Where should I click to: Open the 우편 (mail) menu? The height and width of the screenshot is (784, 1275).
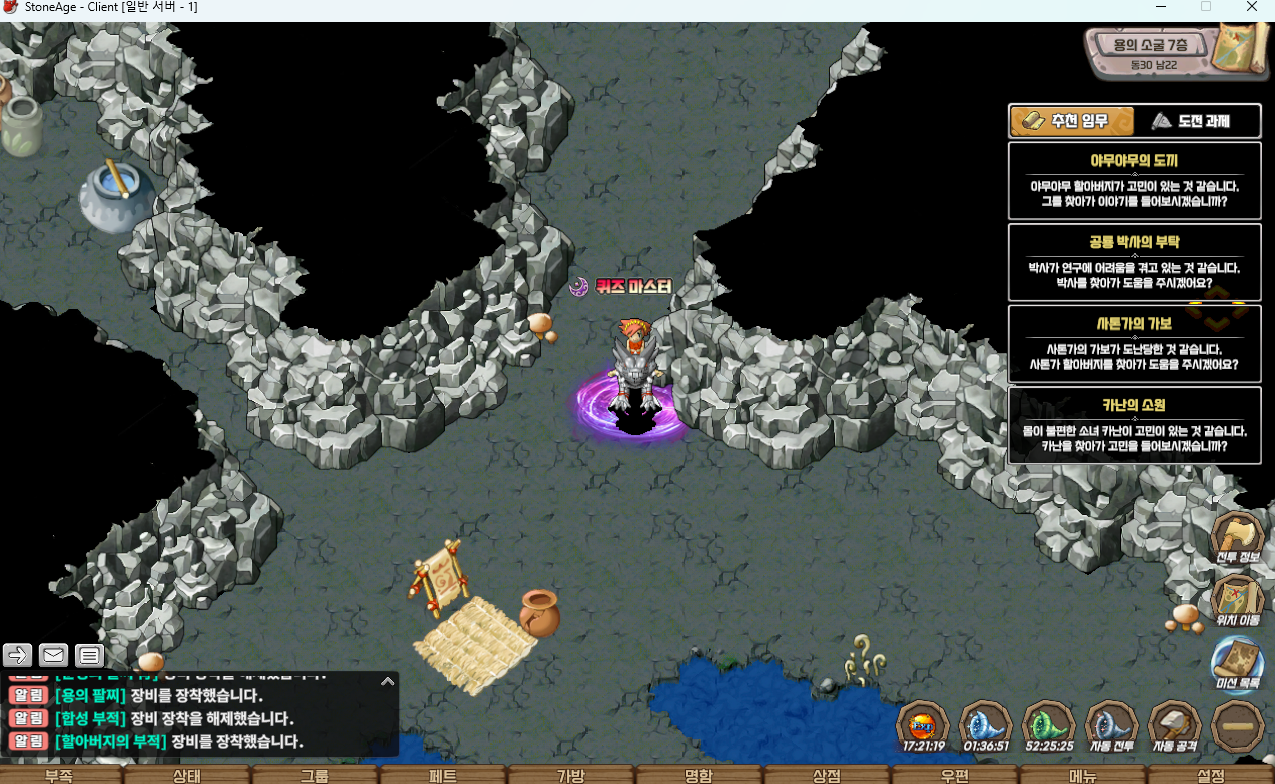955,776
